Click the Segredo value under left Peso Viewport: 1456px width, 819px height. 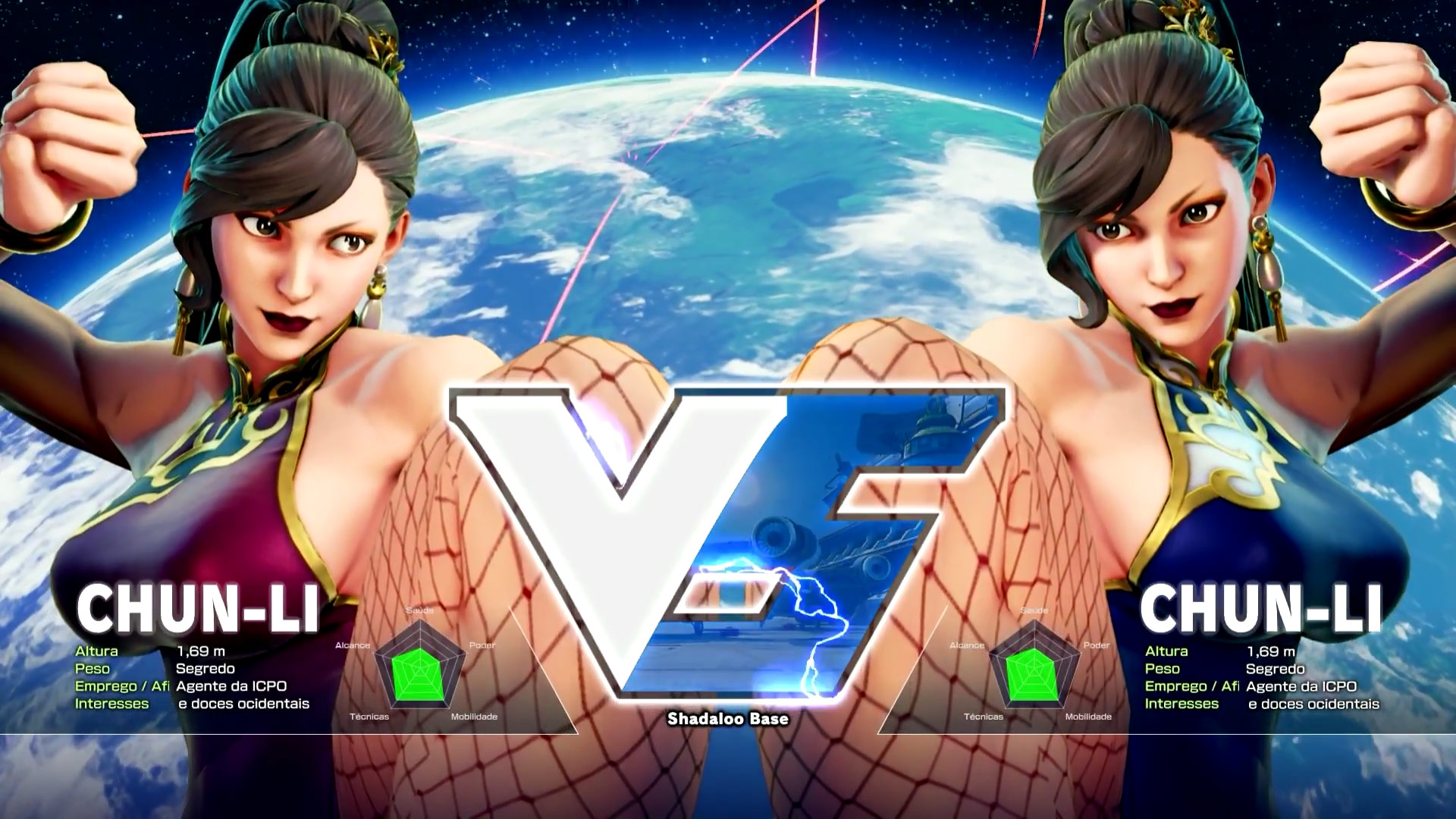[206, 669]
